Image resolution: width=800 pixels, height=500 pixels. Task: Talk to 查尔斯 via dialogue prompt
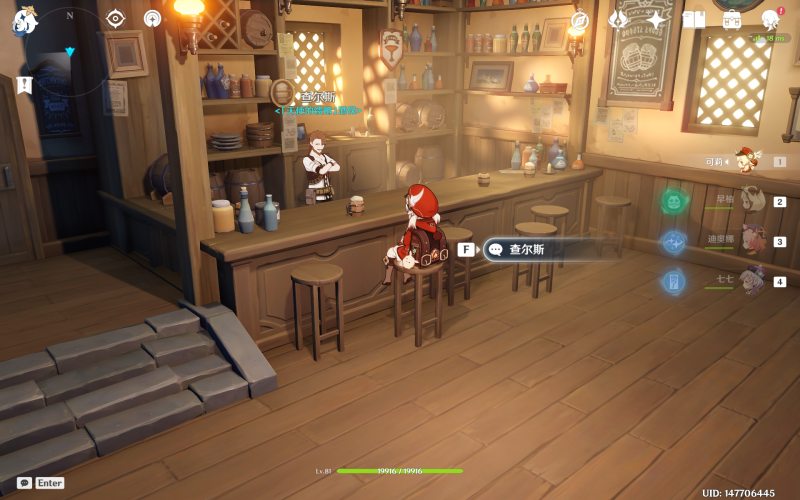pos(540,249)
